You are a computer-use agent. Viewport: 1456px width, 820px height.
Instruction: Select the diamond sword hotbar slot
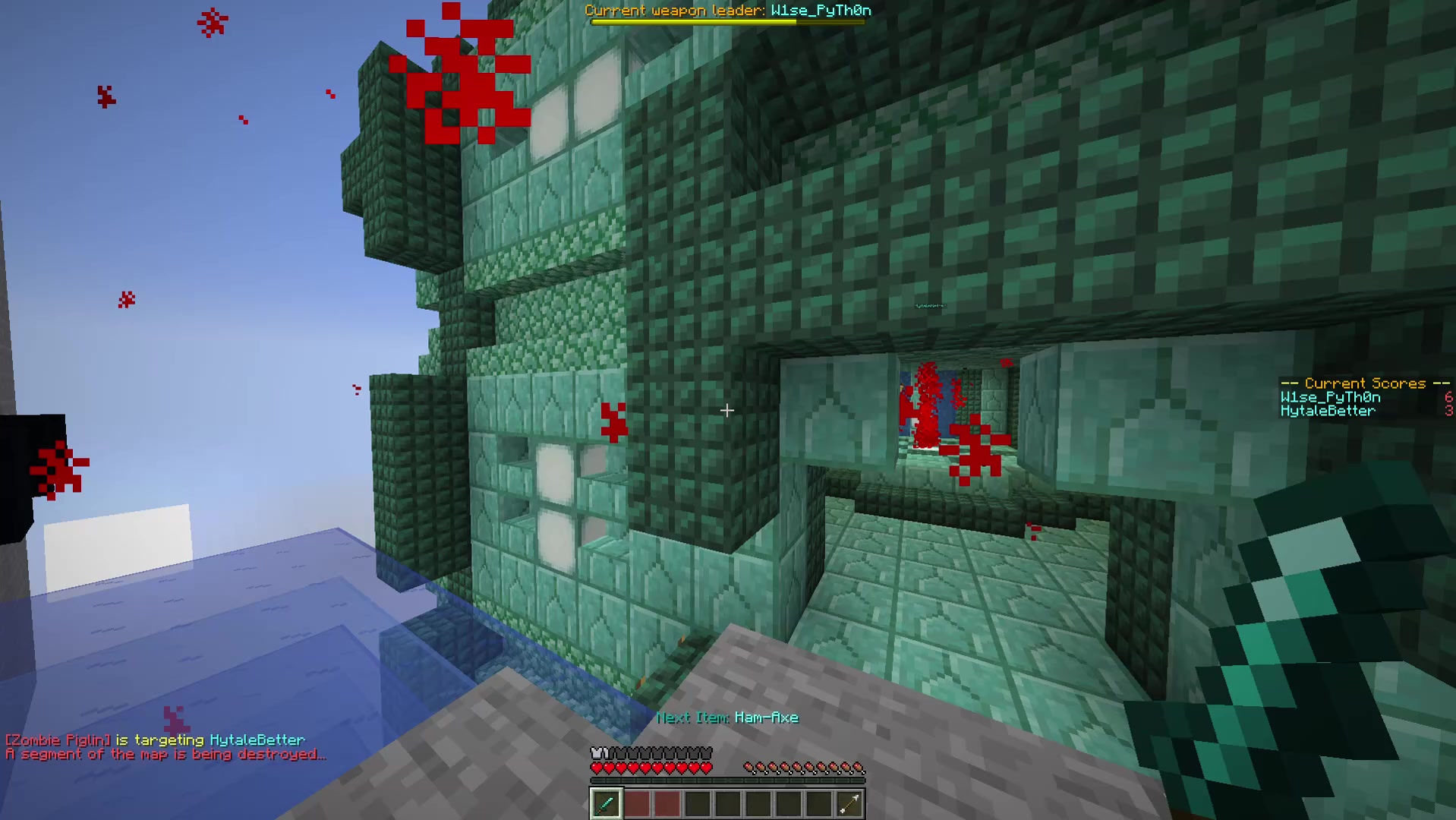(606, 803)
